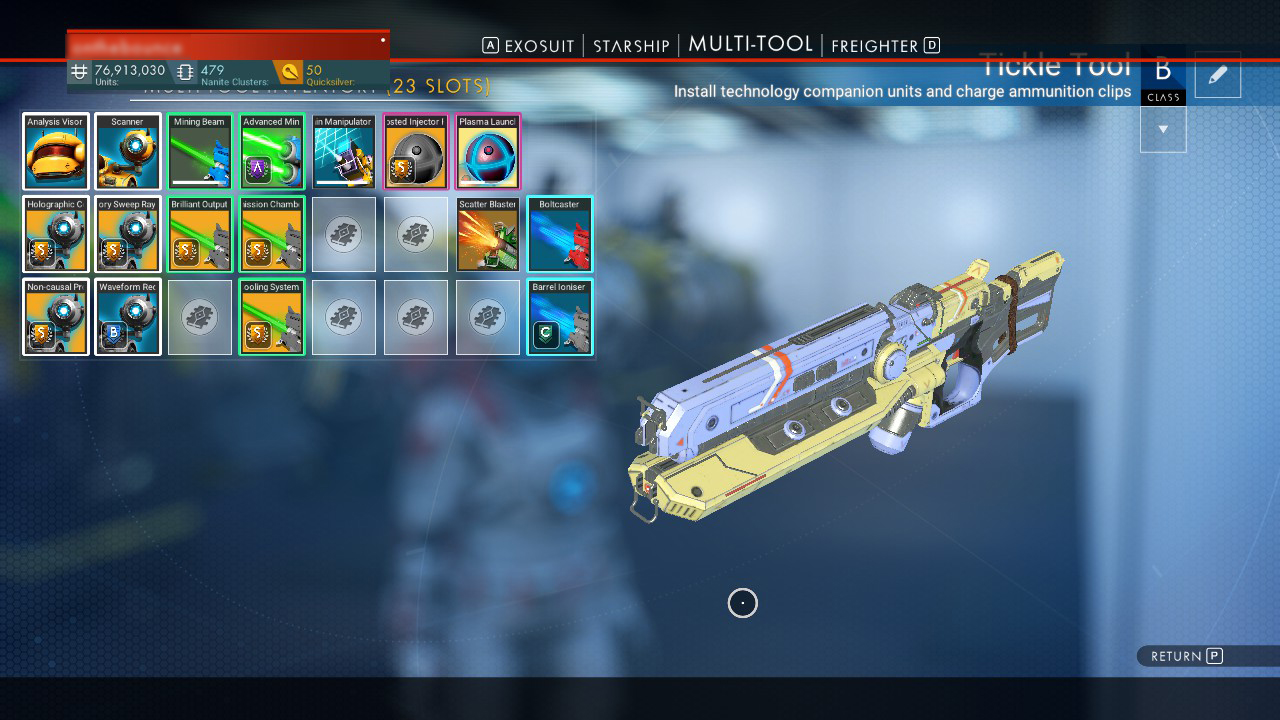Click the Boltcaster weapon slot
This screenshot has height=720, width=1280.
pyautogui.click(x=560, y=234)
